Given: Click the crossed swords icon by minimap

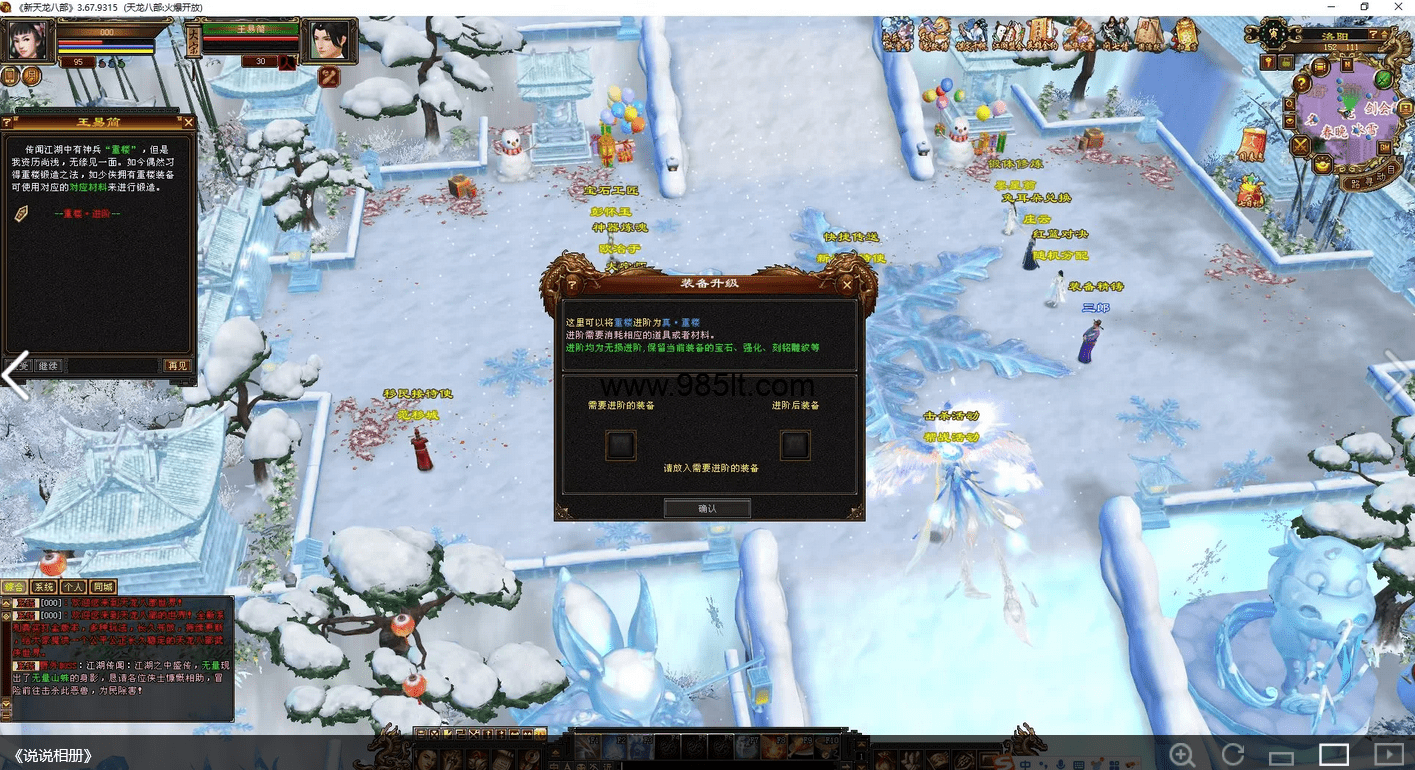Looking at the screenshot, I should (x=1300, y=146).
